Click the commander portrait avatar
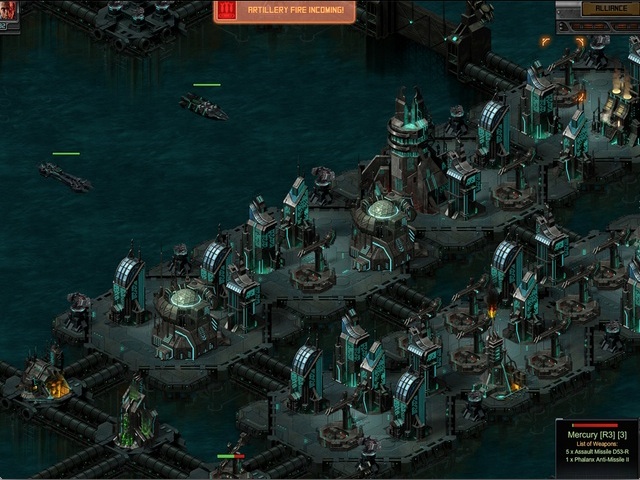The height and width of the screenshot is (480, 640). [8, 14]
